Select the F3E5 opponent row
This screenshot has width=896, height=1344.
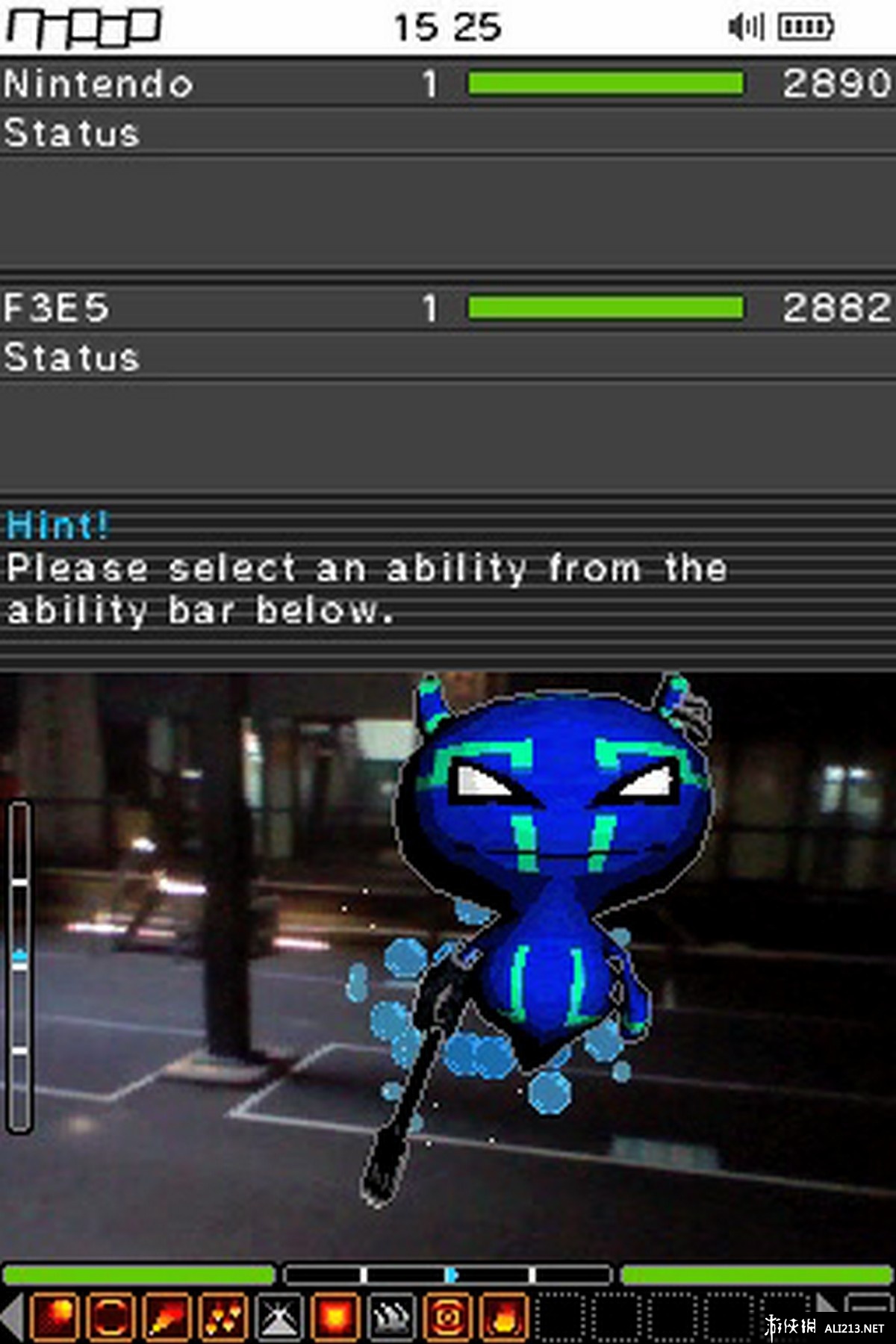click(448, 308)
